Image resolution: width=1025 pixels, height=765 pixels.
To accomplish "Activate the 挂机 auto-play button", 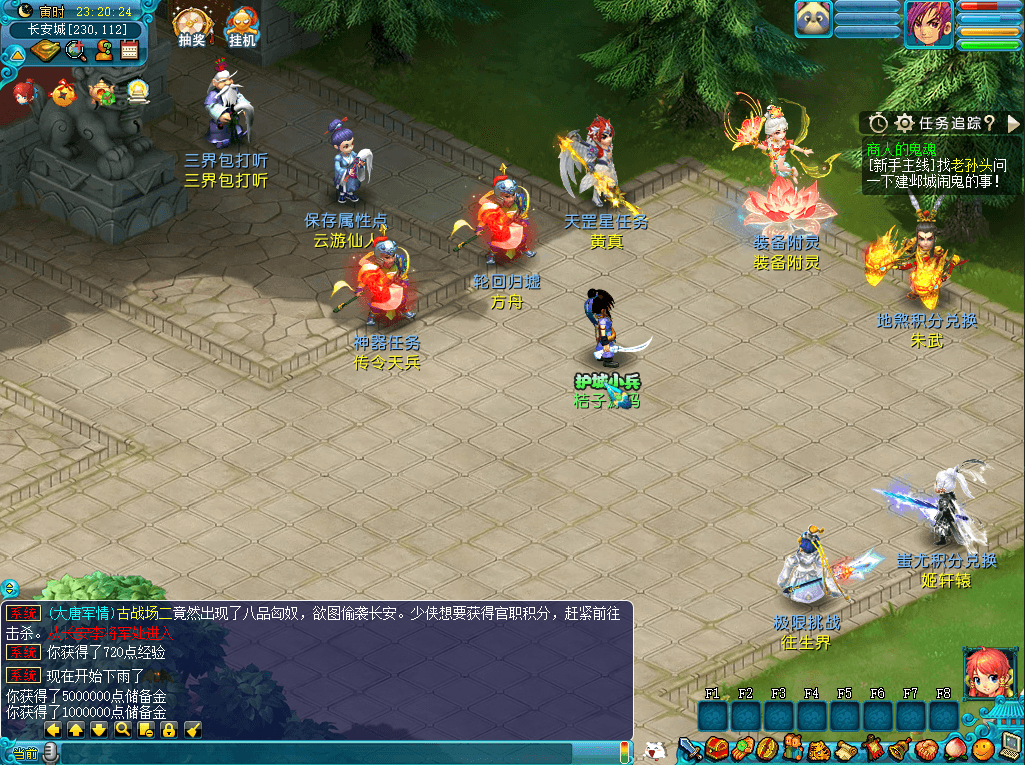I will pyautogui.click(x=242, y=26).
